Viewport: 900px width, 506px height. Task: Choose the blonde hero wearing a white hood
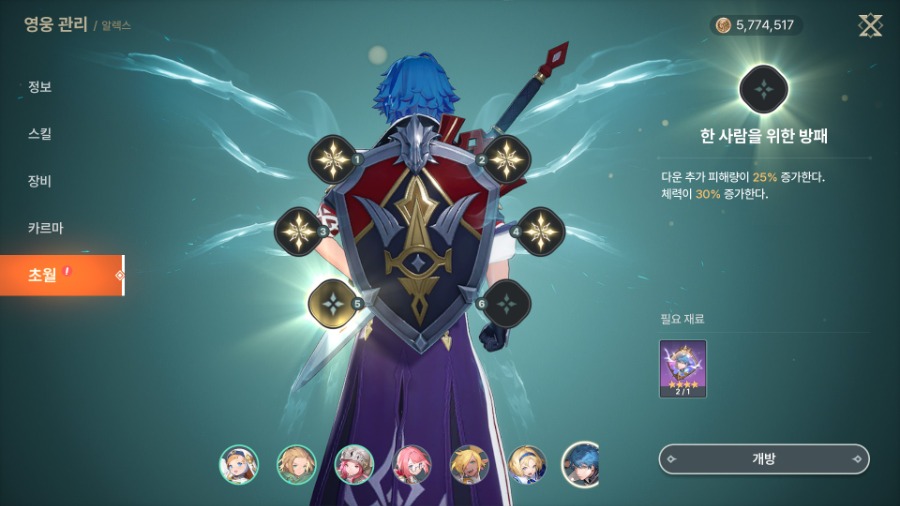coord(239,464)
